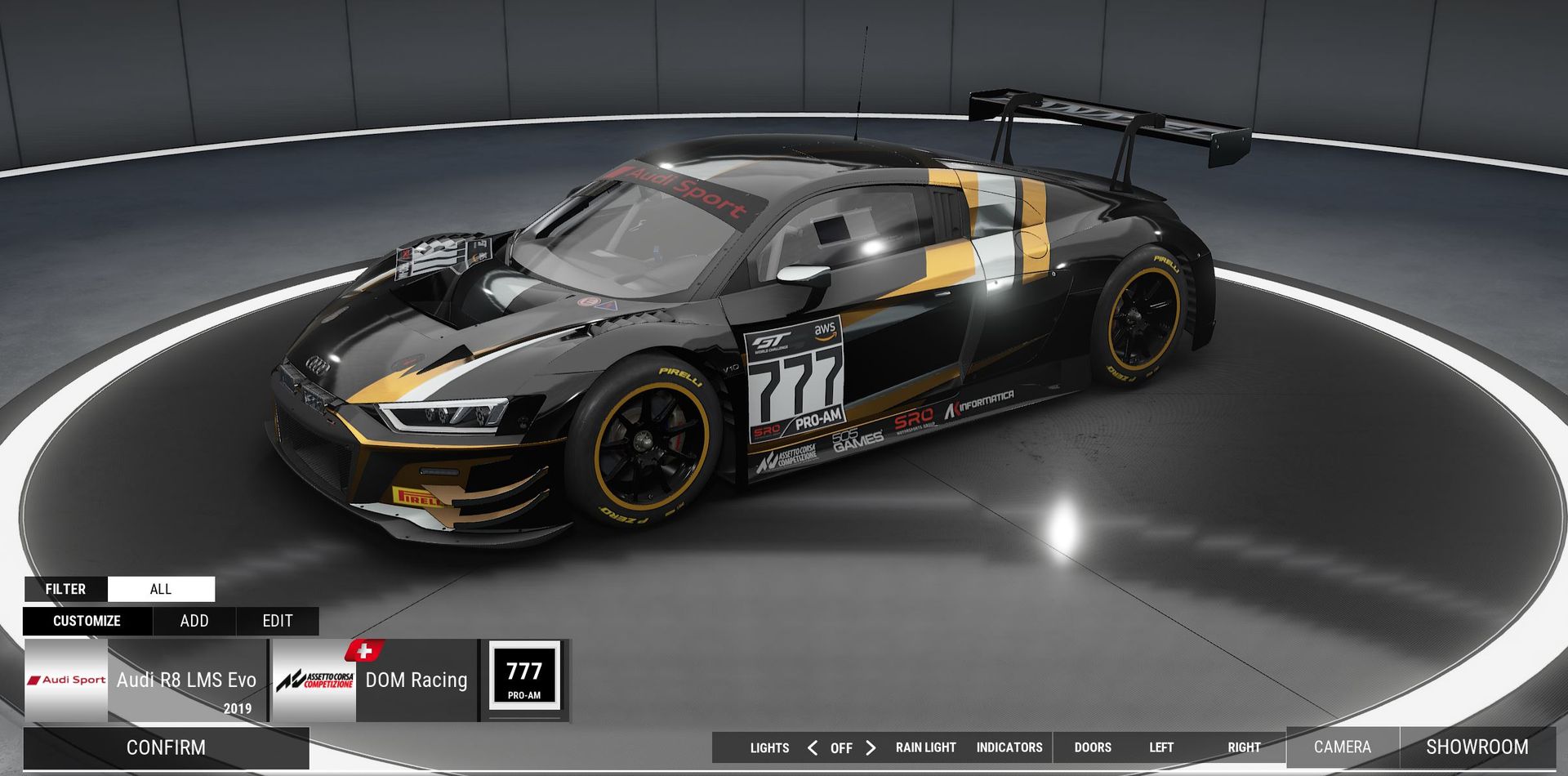Screen dimensions: 1568x776
Task: Change the ALL filter setting
Action: (x=161, y=589)
